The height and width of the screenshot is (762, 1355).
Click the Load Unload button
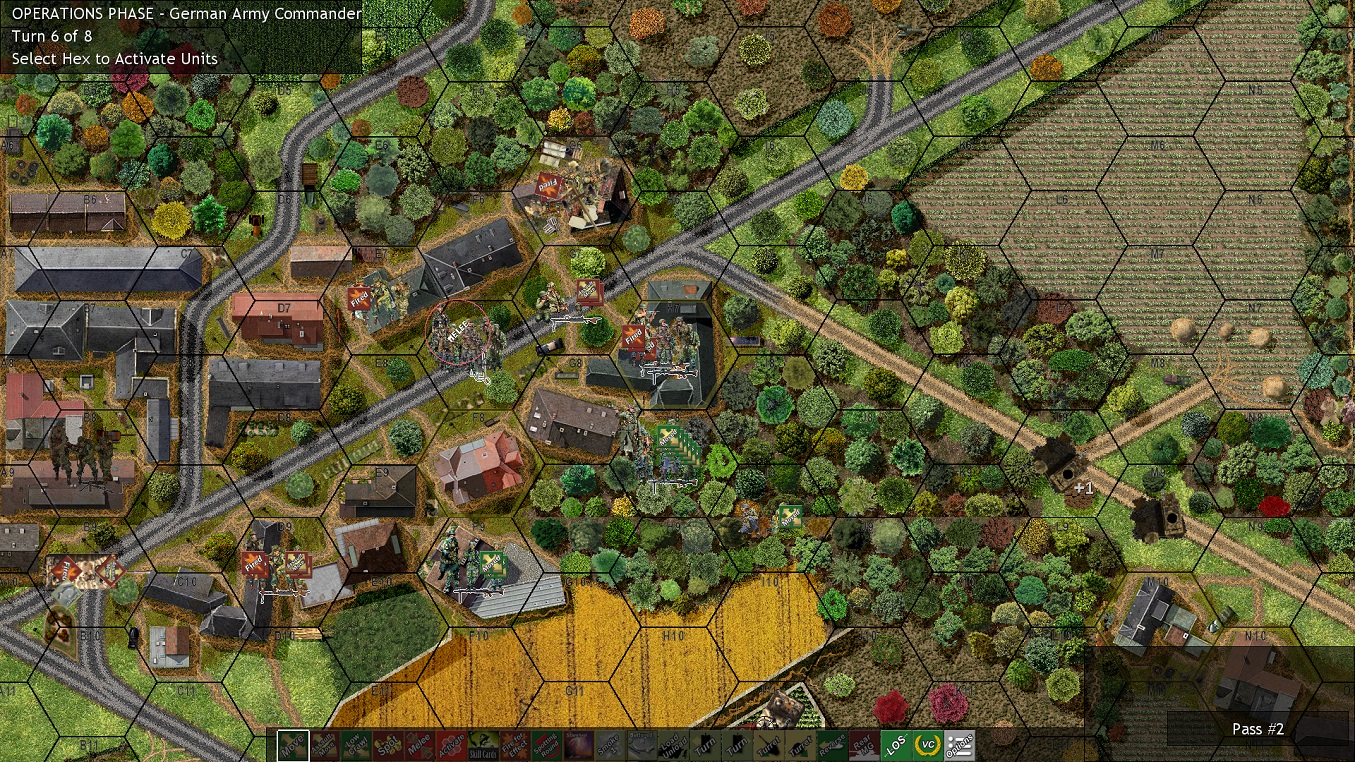(x=672, y=746)
